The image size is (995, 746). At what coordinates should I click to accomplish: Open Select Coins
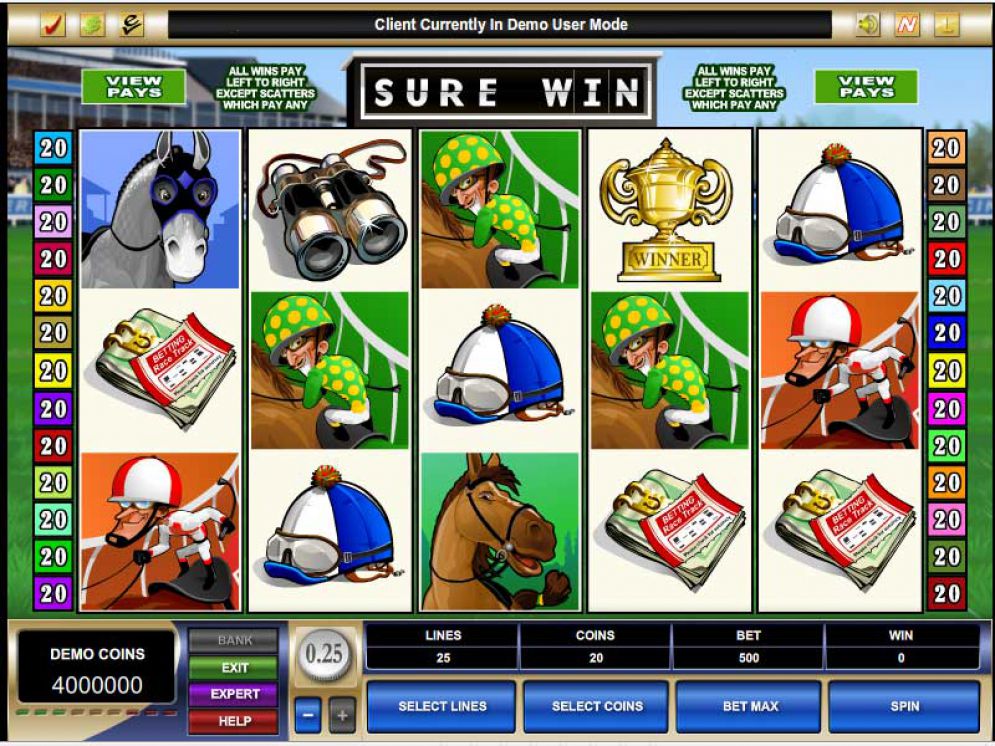tap(596, 706)
